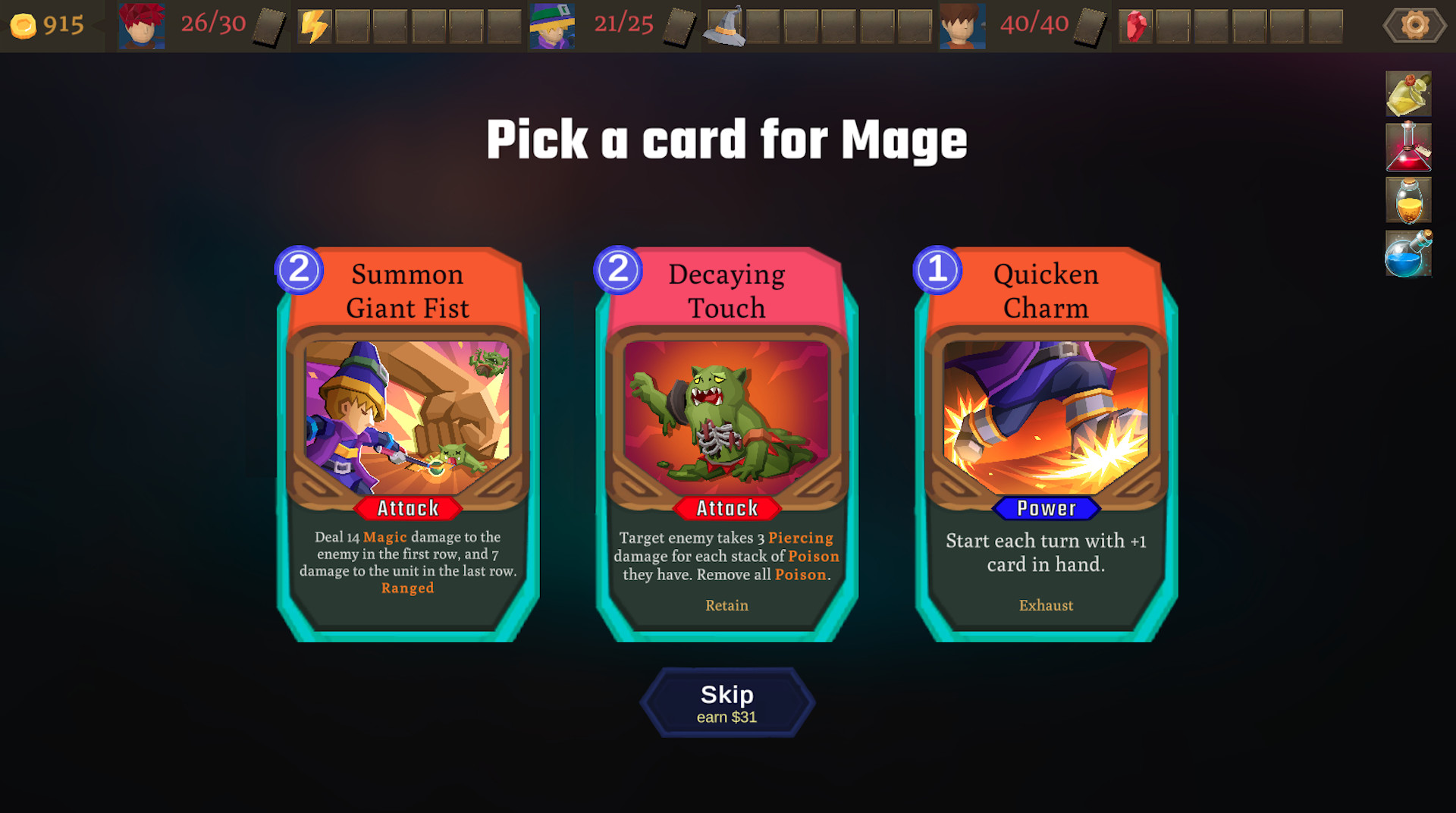This screenshot has width=1456, height=813.
Task: Click the blue round potion in the sidebar
Action: pos(1408,255)
